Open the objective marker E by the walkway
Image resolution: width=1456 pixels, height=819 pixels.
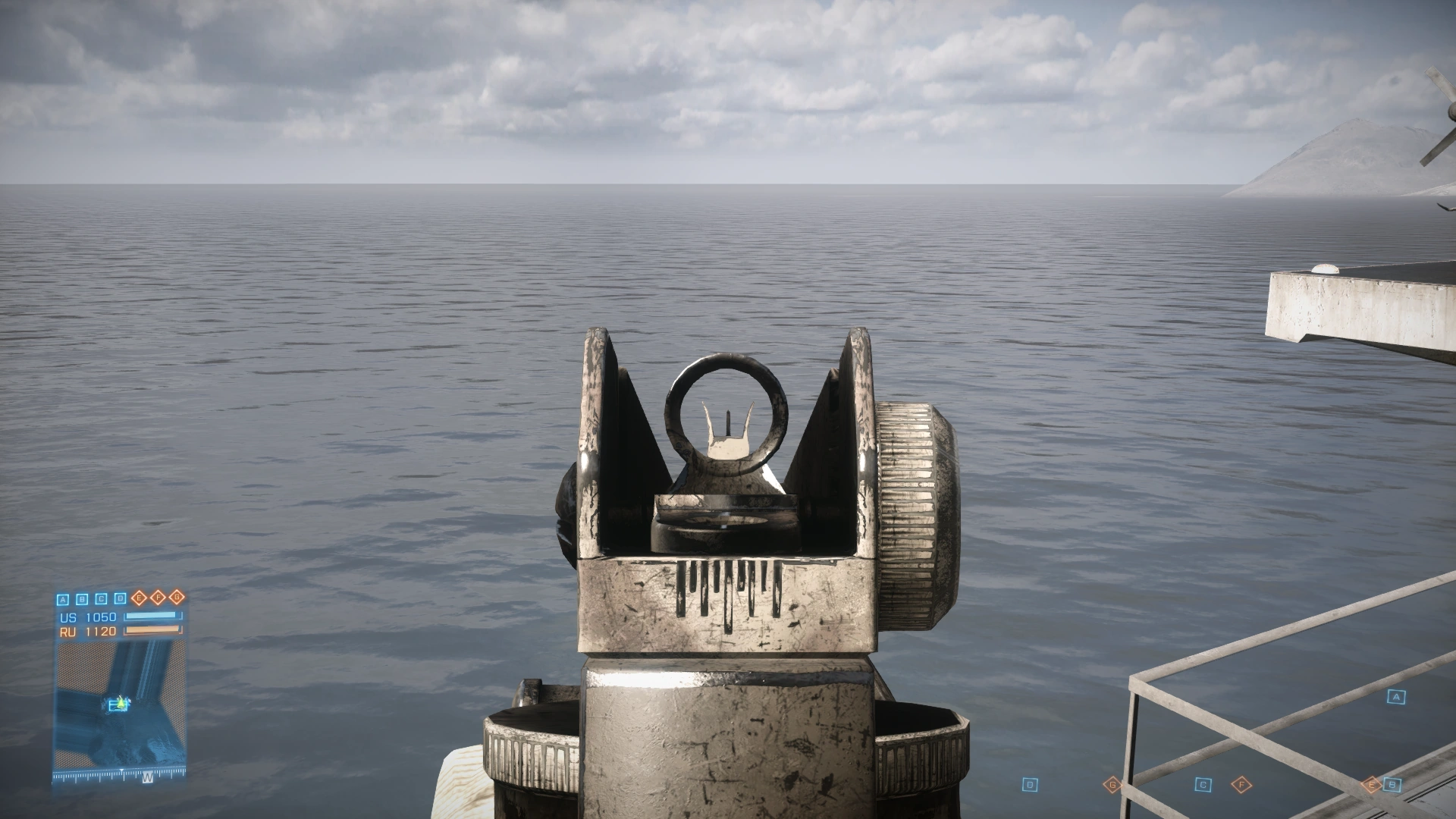1371,783
